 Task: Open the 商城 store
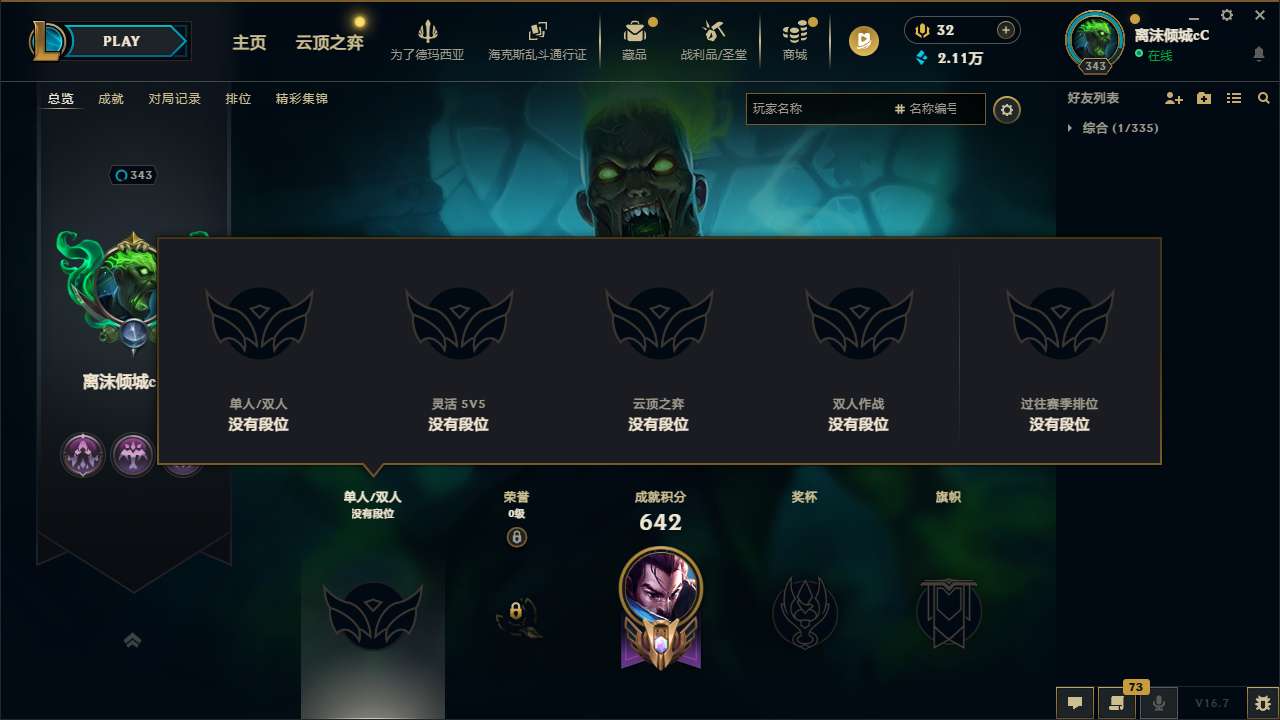[795, 40]
